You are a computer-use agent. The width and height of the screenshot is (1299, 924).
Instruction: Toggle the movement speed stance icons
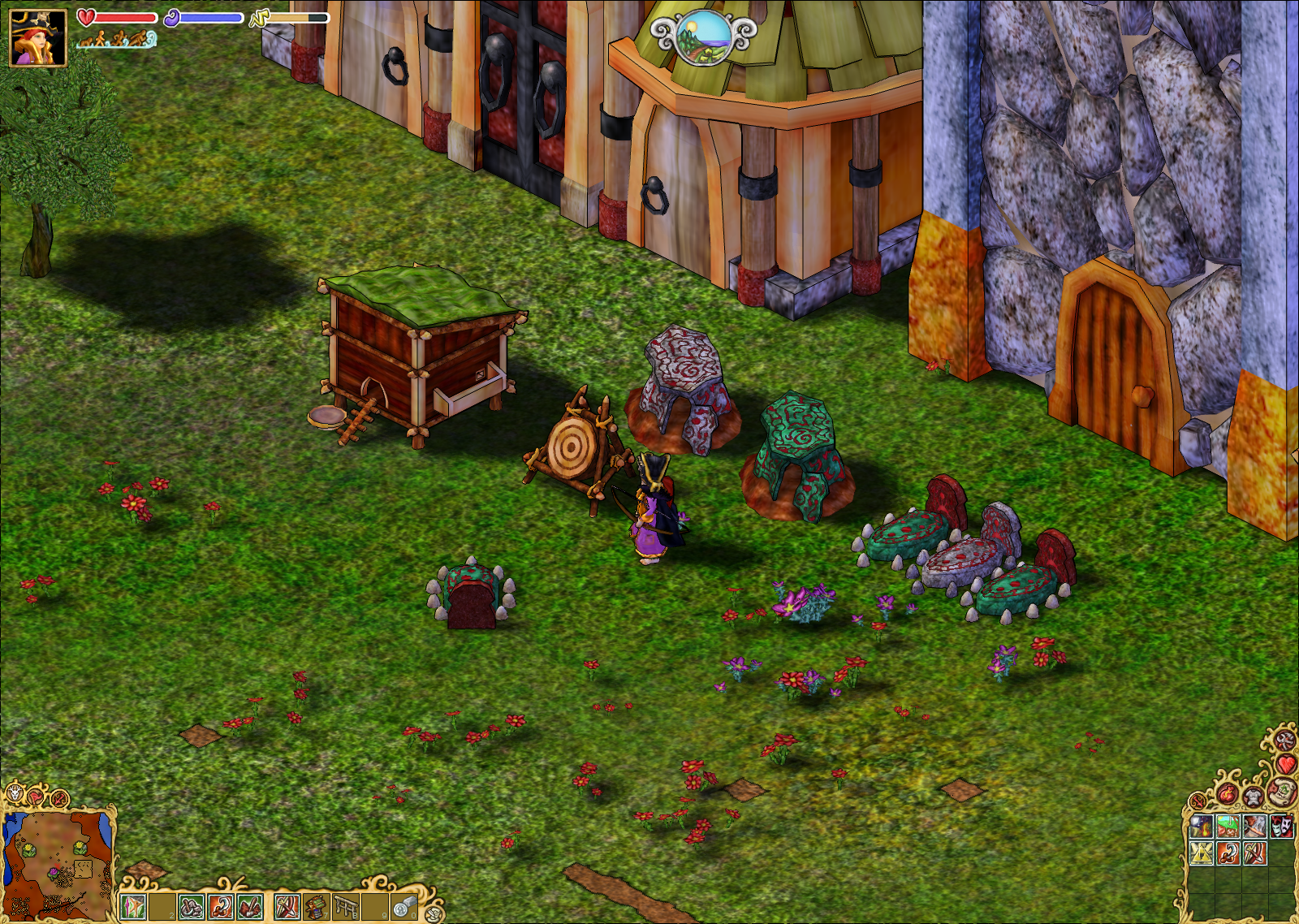coord(117,39)
